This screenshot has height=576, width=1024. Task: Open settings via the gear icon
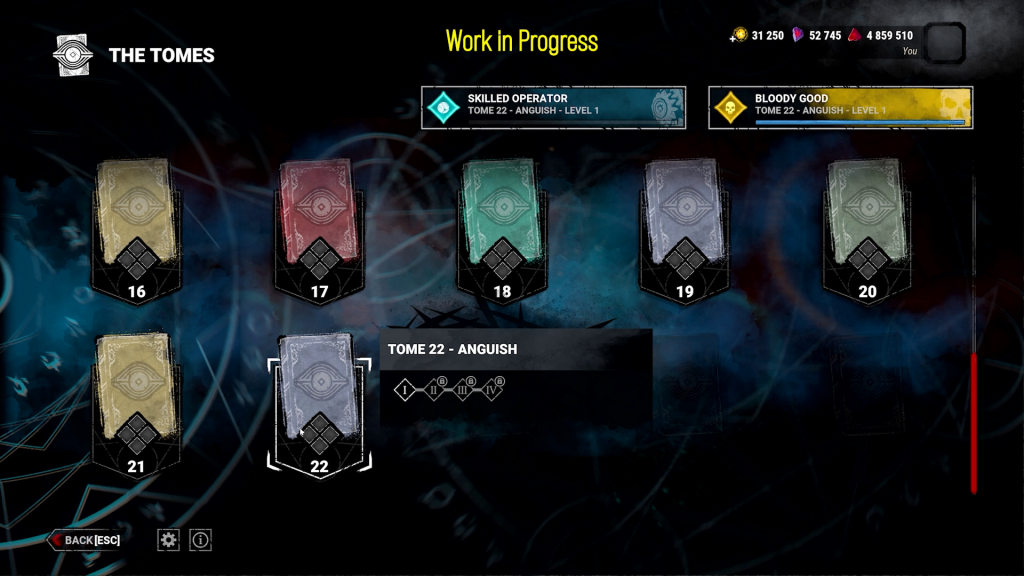pyautogui.click(x=169, y=540)
